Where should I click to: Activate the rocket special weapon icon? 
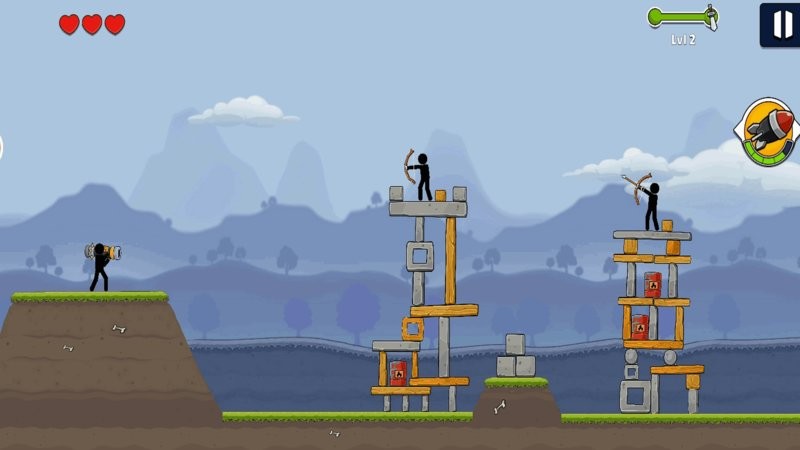[768, 132]
